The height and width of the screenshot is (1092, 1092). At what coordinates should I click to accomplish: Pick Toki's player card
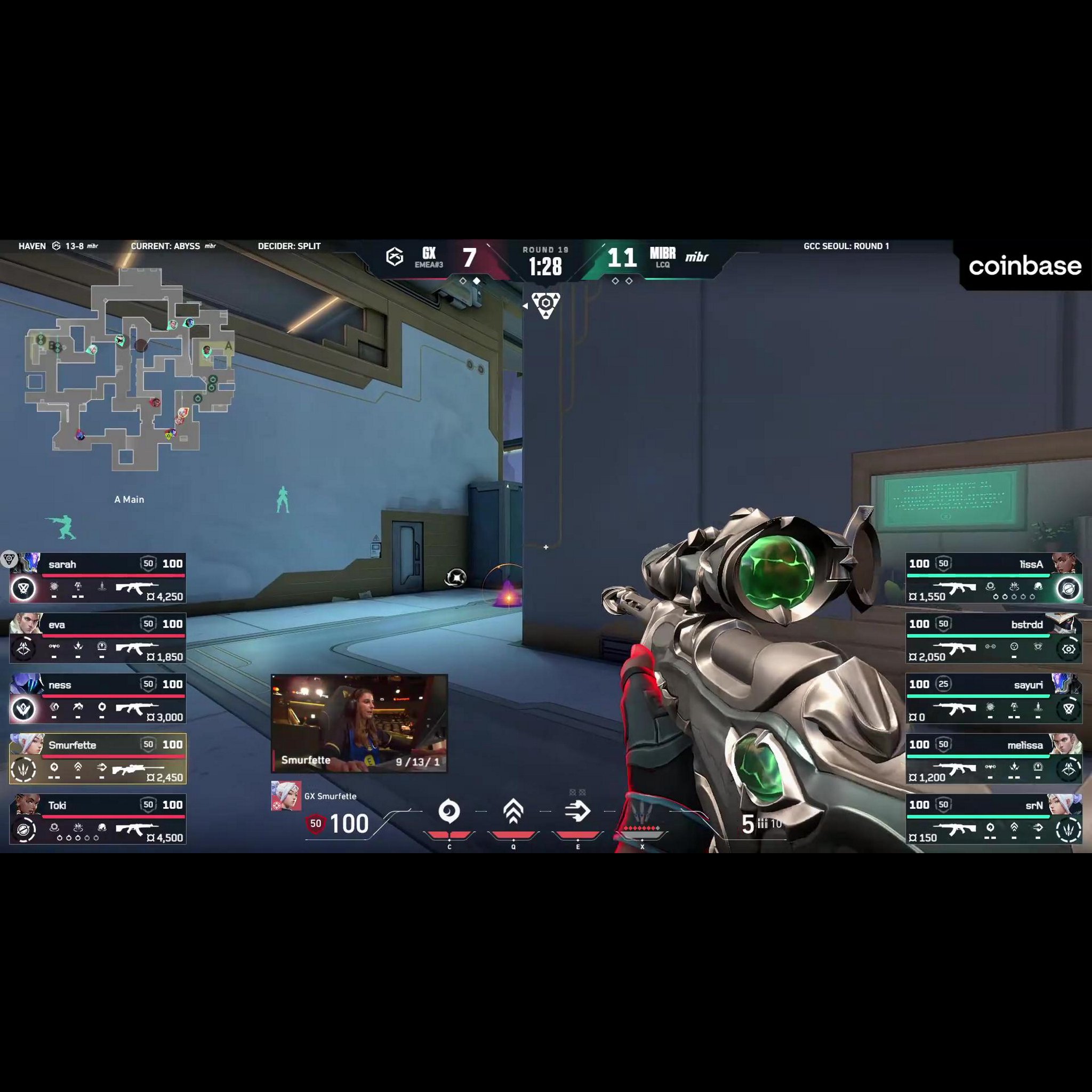click(98, 819)
